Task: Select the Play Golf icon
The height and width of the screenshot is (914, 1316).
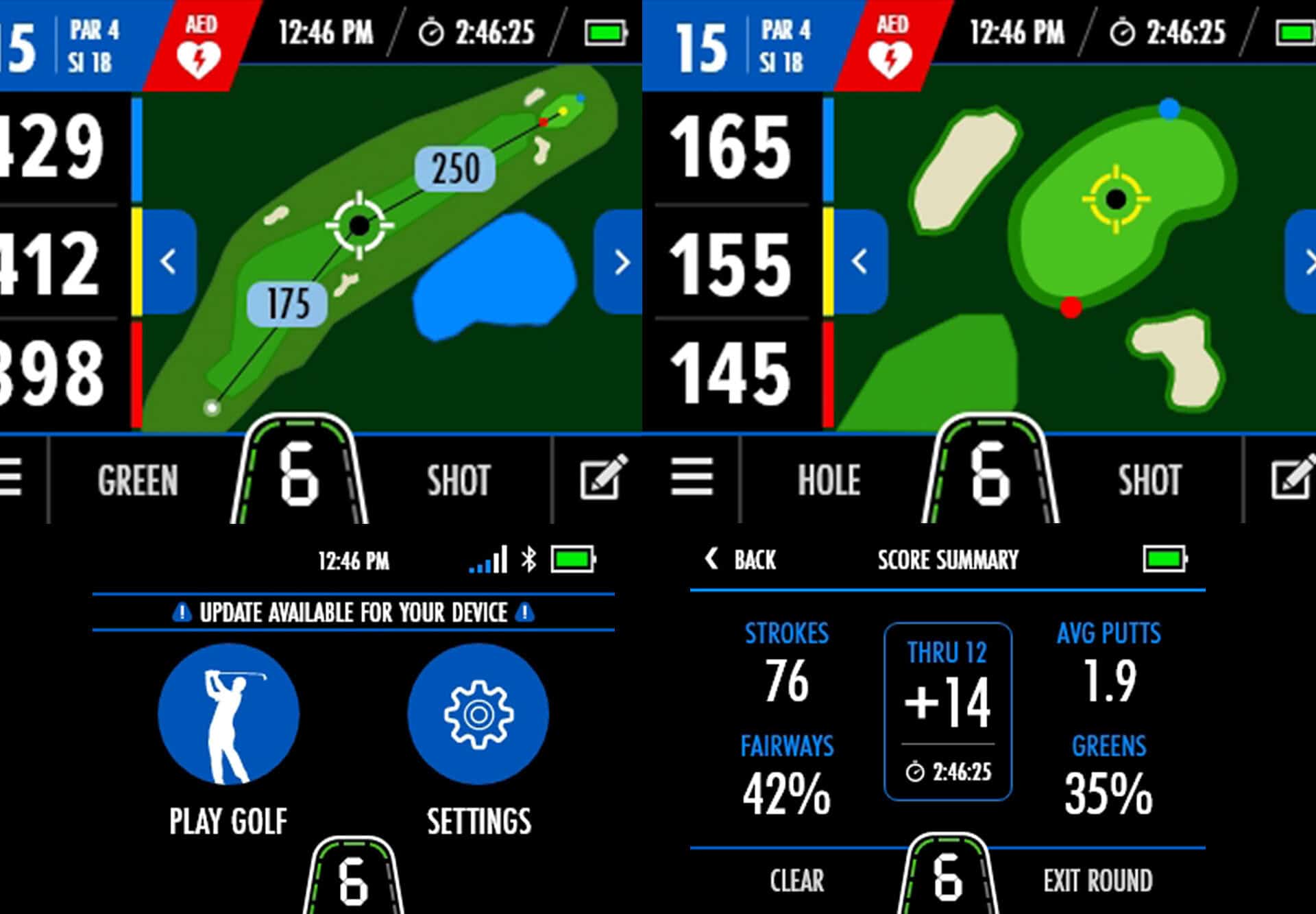Action: click(x=230, y=713)
